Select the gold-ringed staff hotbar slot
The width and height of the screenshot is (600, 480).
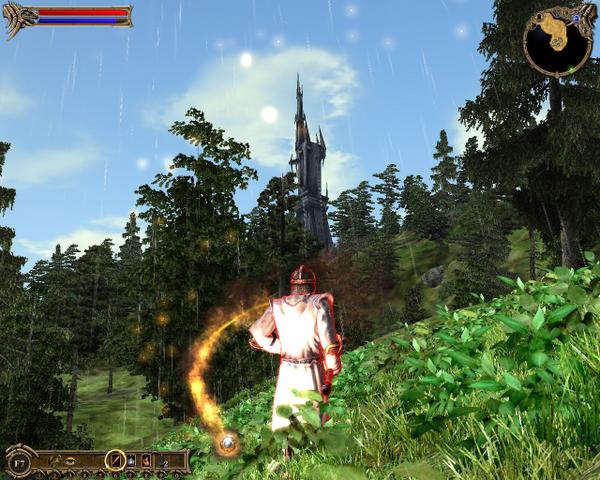point(116,461)
